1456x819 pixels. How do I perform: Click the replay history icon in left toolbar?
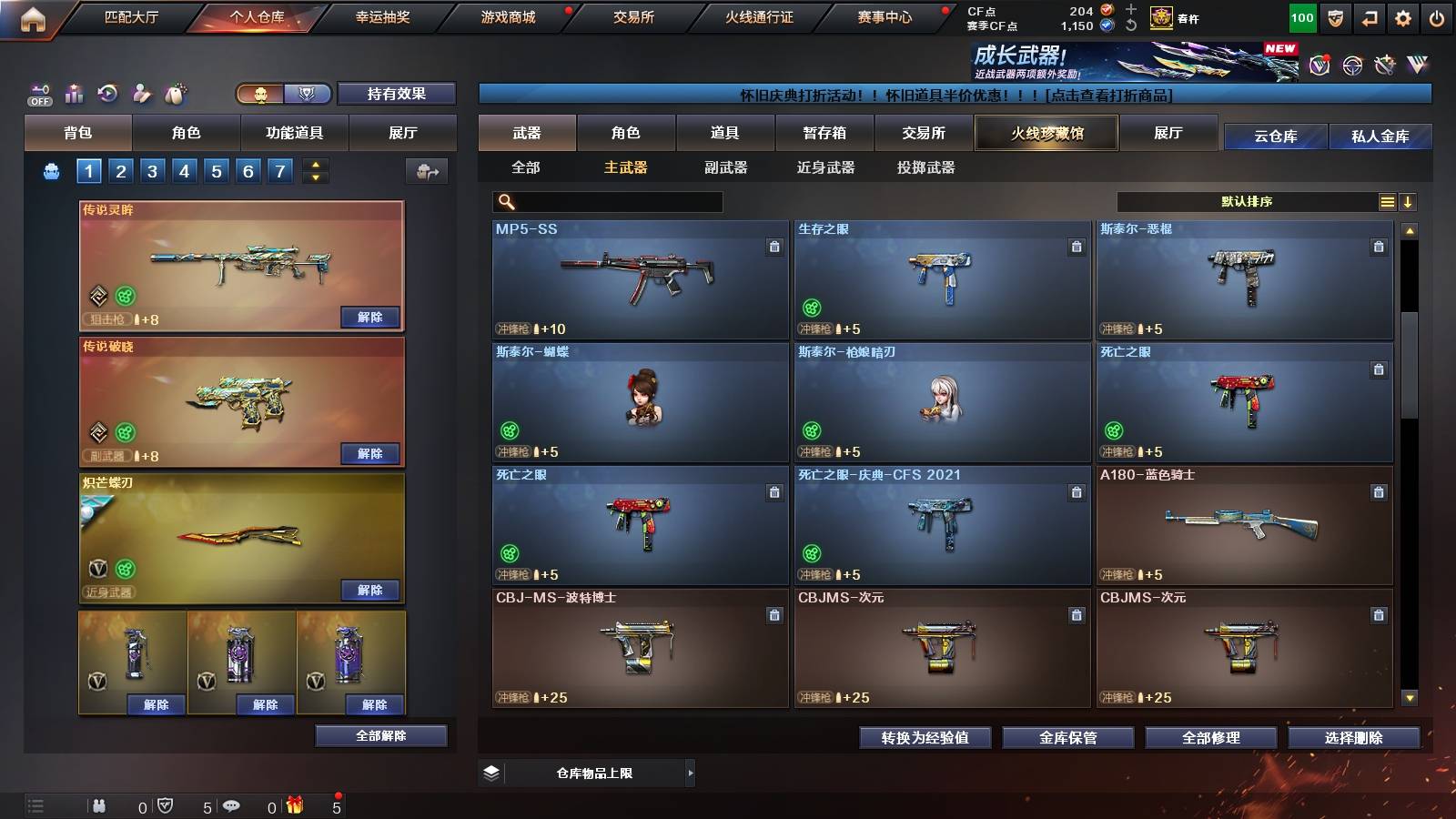pyautogui.click(x=107, y=92)
